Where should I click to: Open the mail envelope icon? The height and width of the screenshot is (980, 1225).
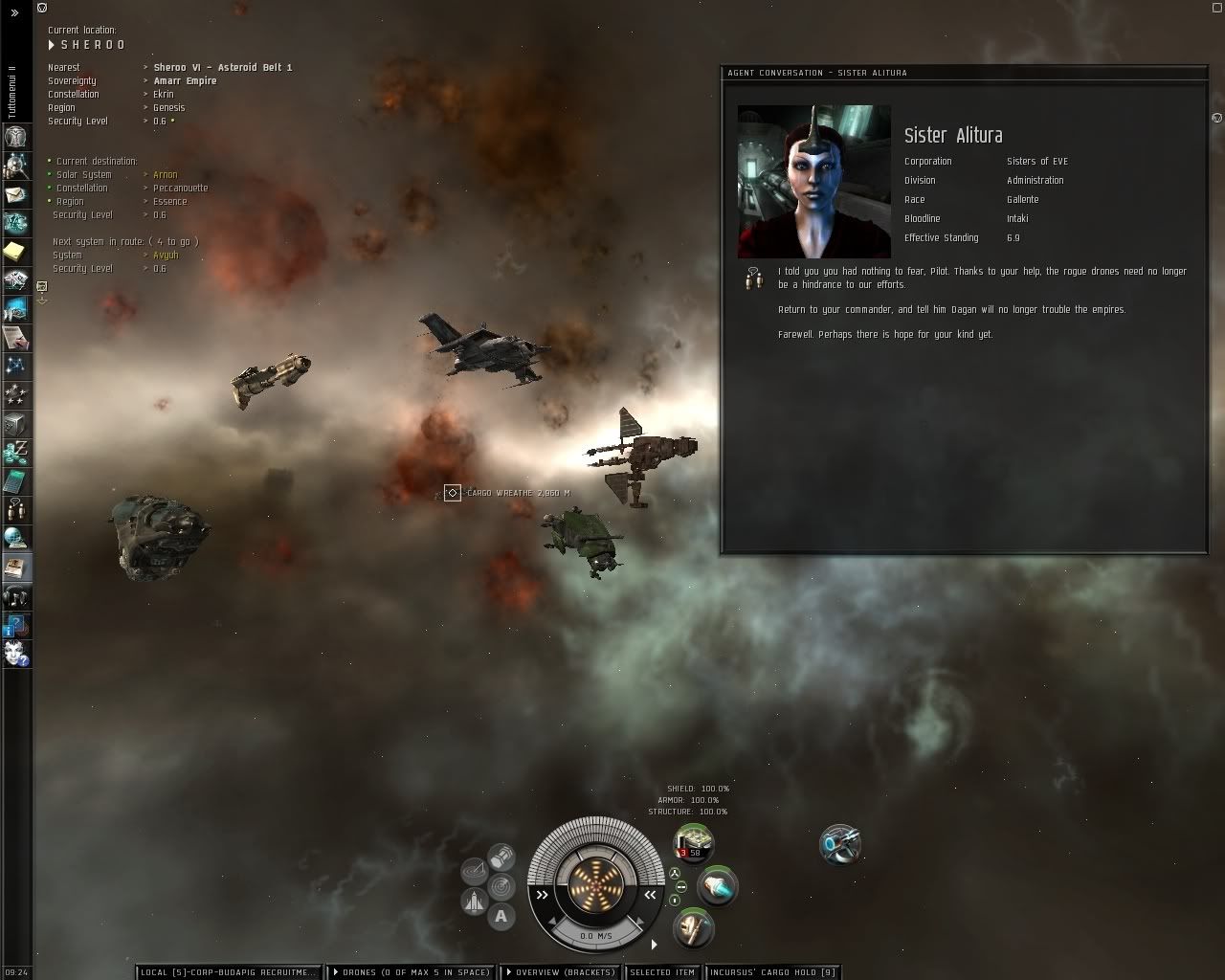17,194
